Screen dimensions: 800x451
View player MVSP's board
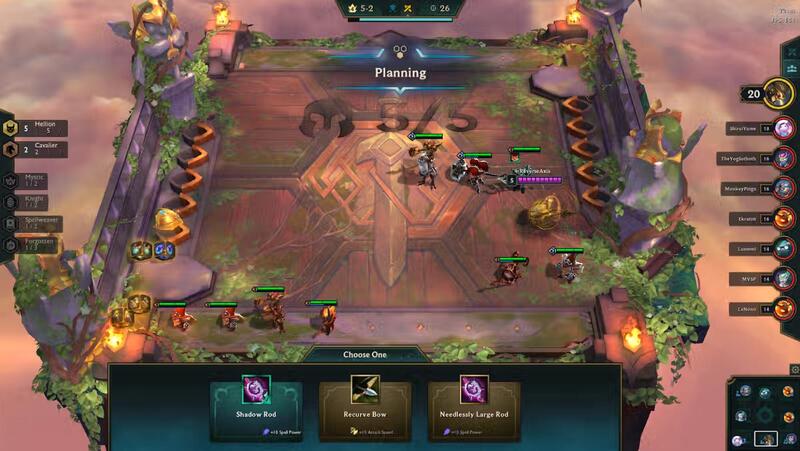click(783, 279)
